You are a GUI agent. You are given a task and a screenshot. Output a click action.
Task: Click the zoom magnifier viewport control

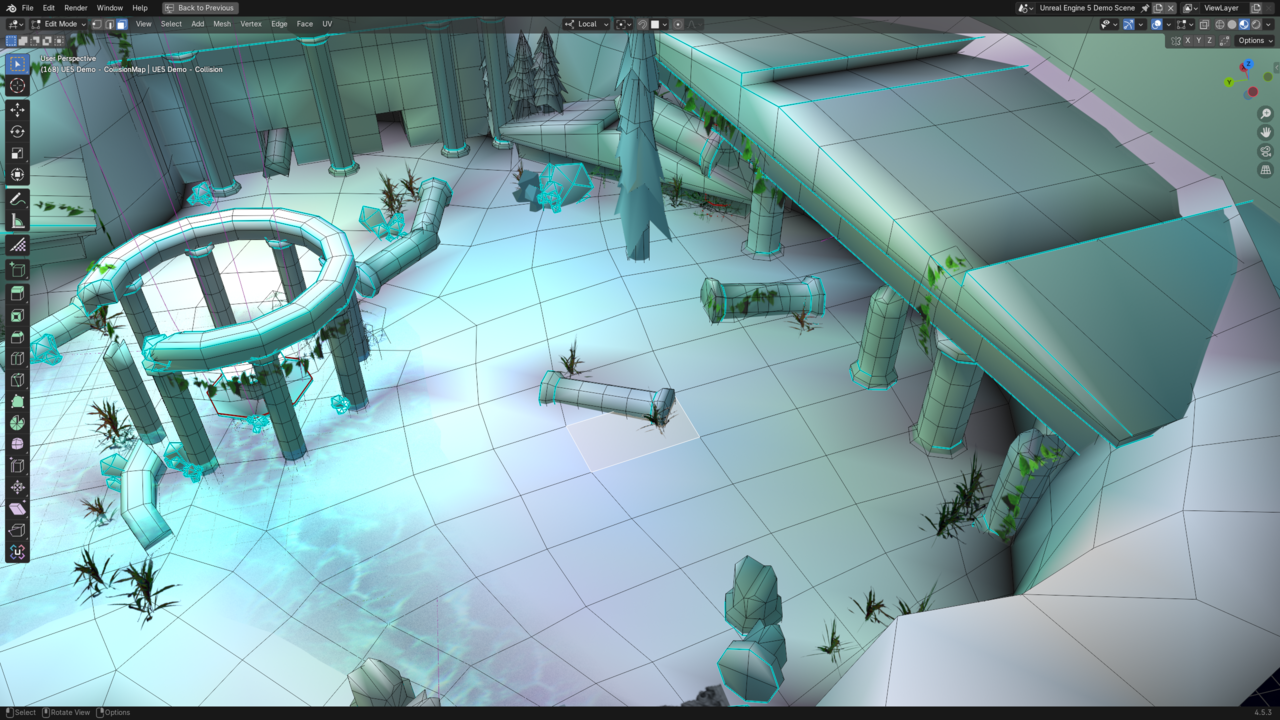tap(1265, 114)
